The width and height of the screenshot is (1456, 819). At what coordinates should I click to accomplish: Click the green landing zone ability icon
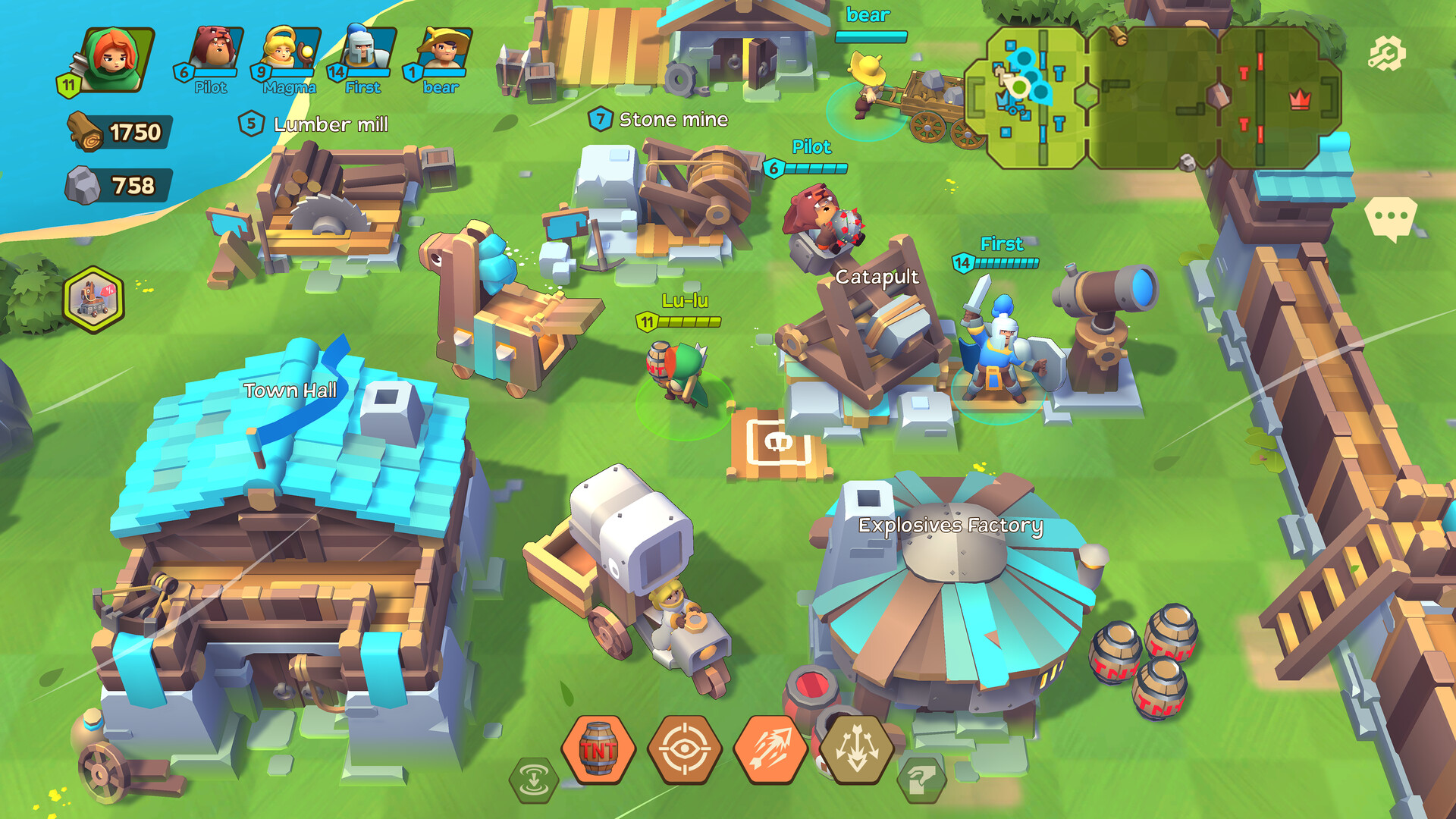click(x=533, y=779)
